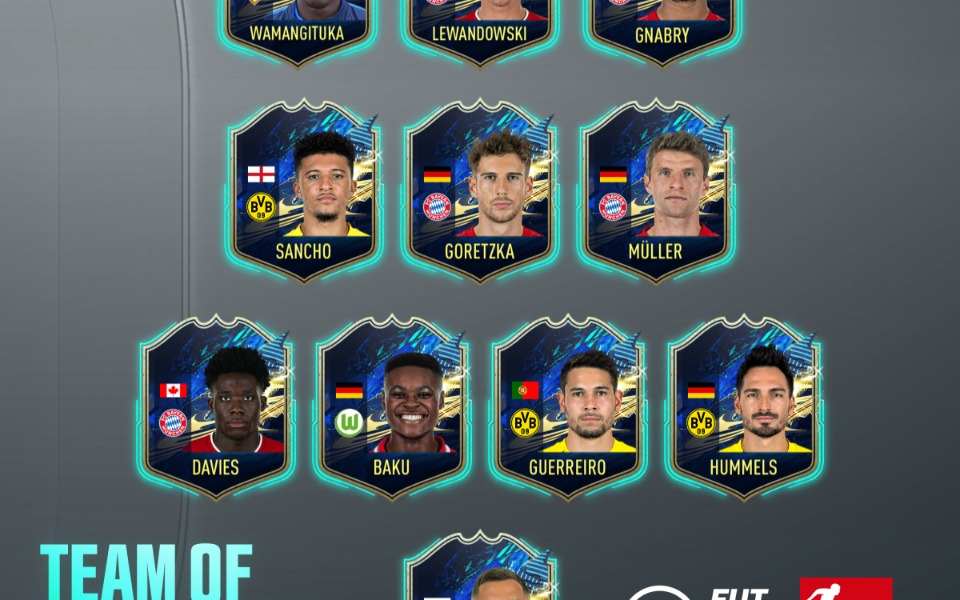Select Sancho's Team of the Season card
The image size is (960, 600).
point(304,190)
